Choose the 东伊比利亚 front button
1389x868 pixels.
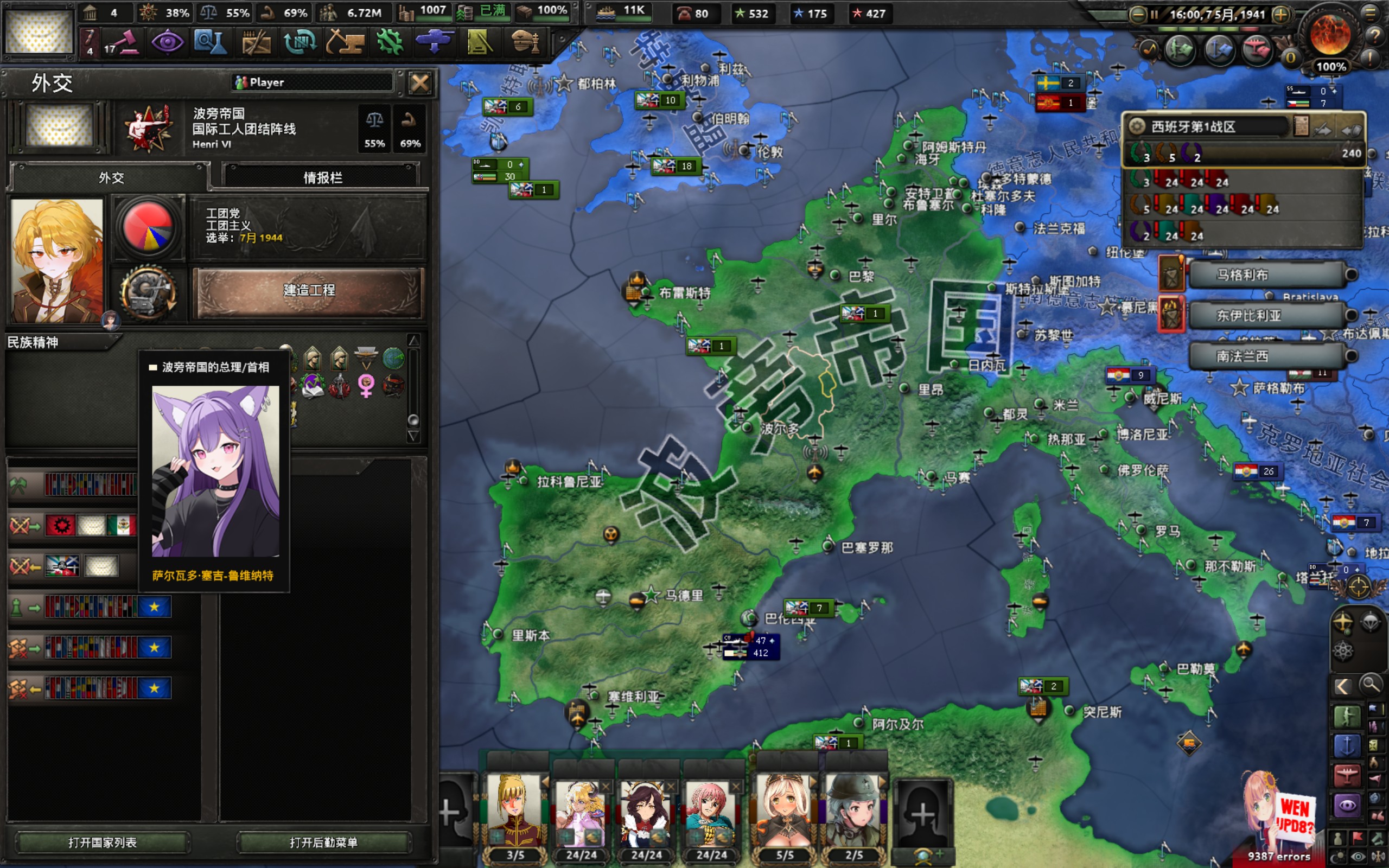pyautogui.click(x=1267, y=315)
